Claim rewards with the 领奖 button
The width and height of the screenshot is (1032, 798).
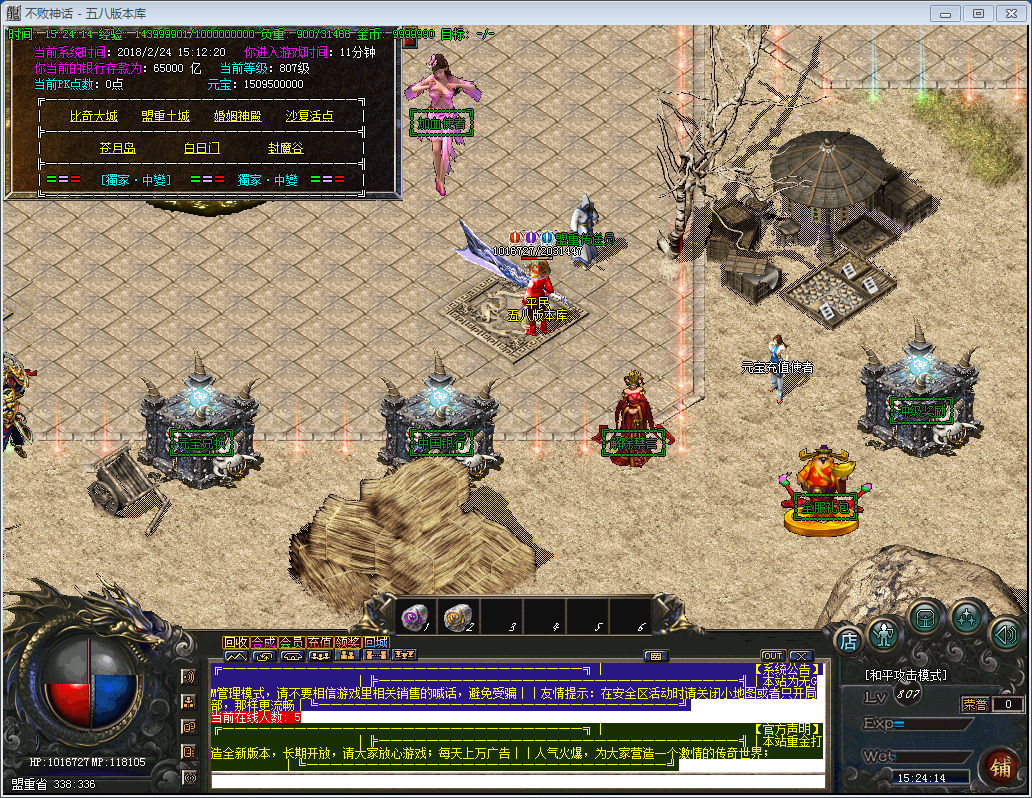click(348, 642)
